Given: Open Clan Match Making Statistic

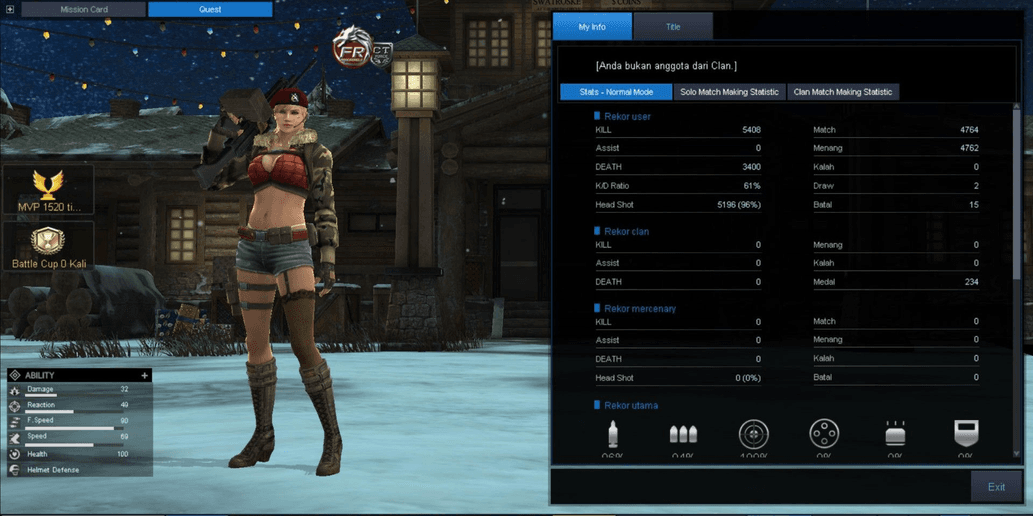Looking at the screenshot, I should 842,92.
